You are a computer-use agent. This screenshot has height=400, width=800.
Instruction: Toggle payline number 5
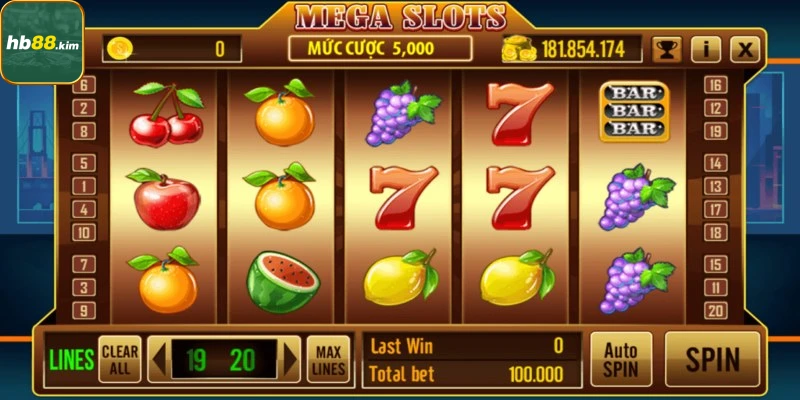coord(85,162)
